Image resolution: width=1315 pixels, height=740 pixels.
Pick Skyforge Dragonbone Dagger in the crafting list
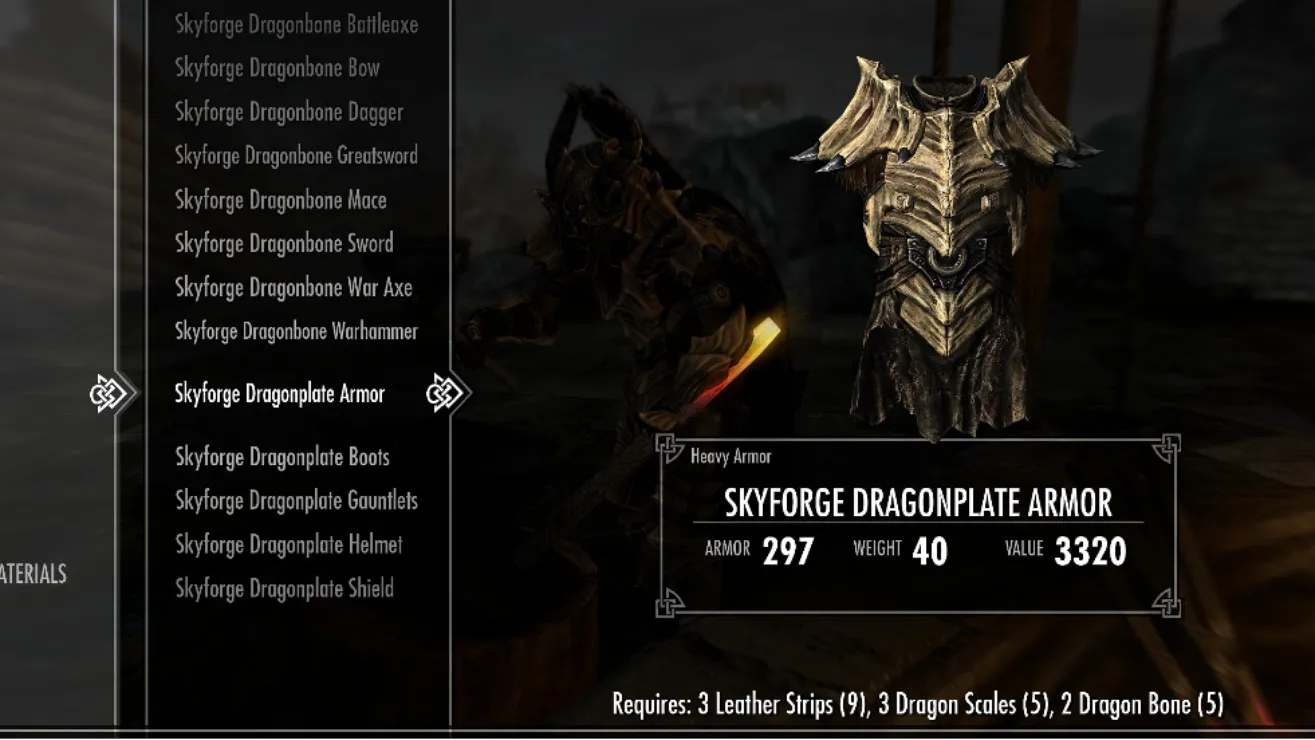tap(289, 112)
